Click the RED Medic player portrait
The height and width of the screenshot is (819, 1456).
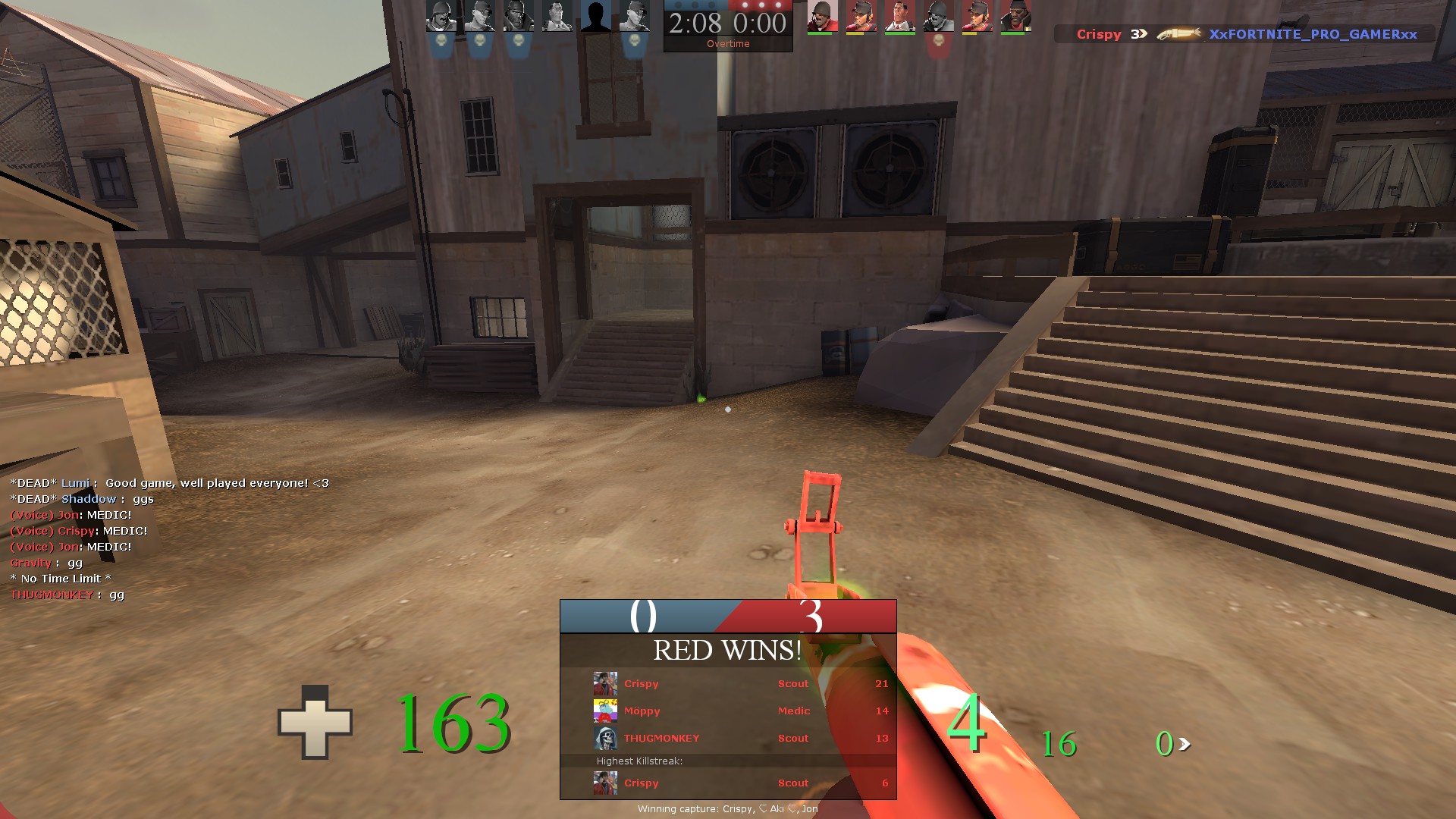(900, 16)
